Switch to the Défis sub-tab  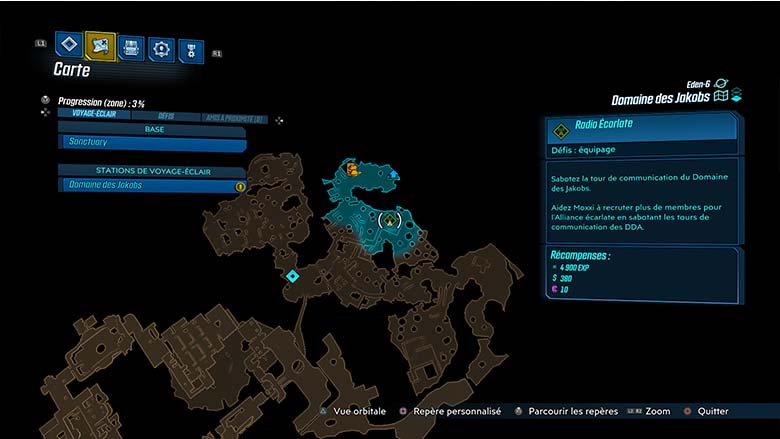click(166, 116)
